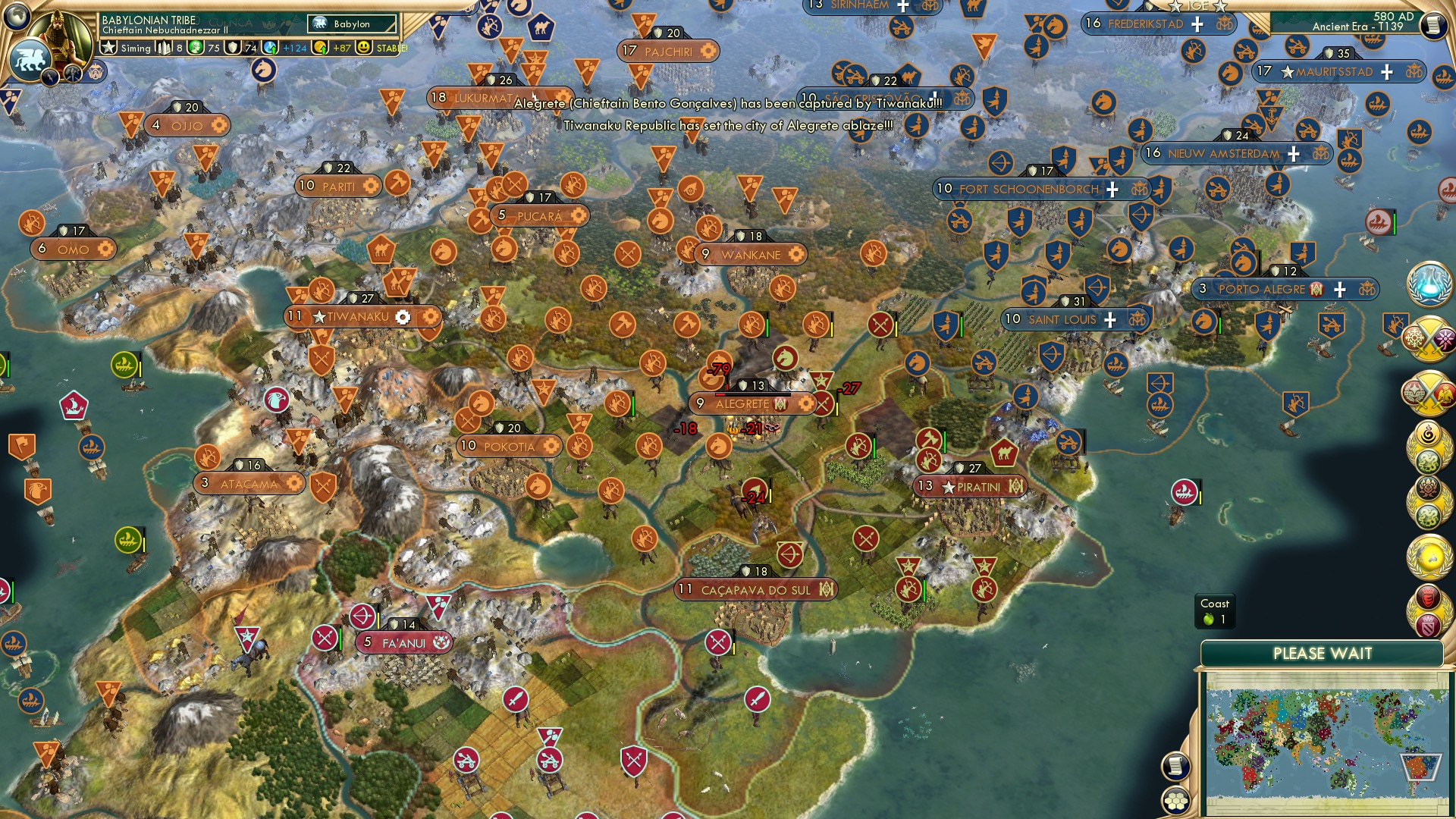The width and height of the screenshot is (1456, 819).
Task: Click the Nebuchadnezzar II leader portrait
Action: [x=61, y=34]
